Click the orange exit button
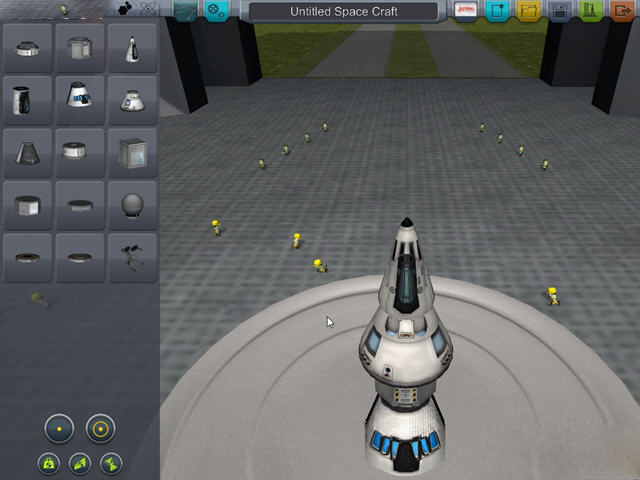The height and width of the screenshot is (480, 640). click(x=623, y=11)
